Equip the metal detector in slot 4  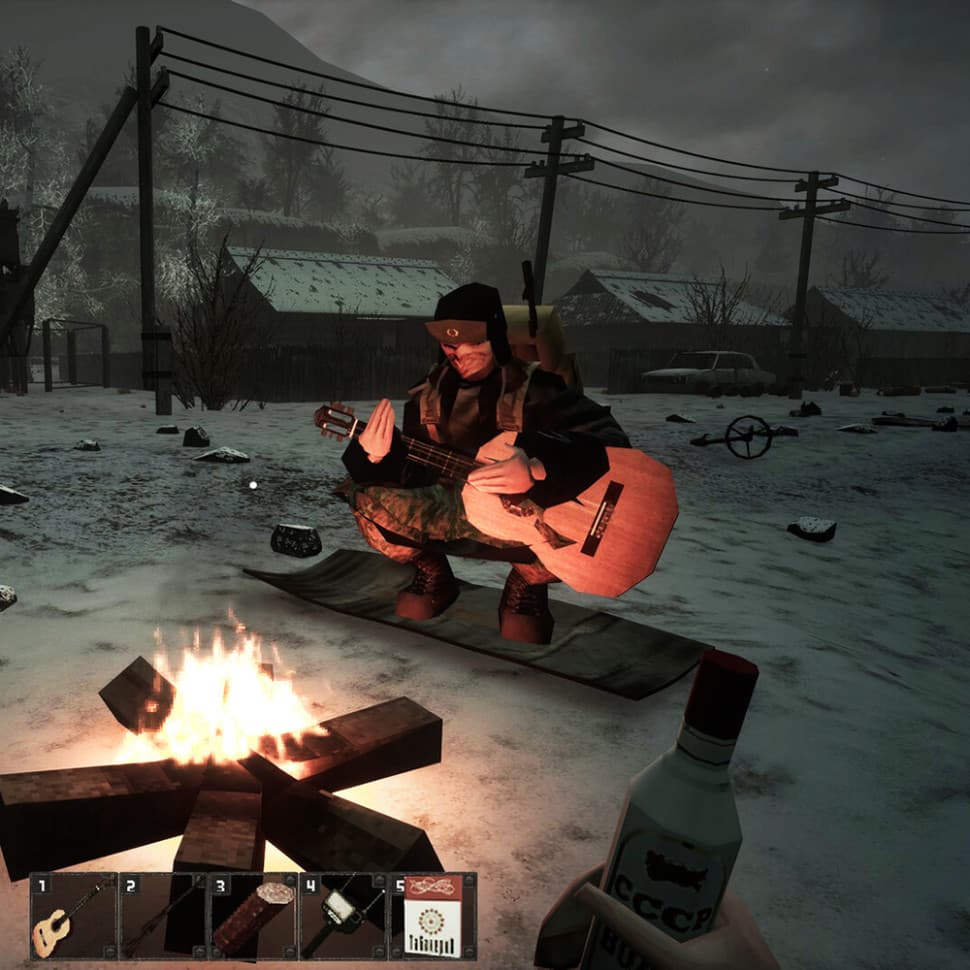[343, 916]
